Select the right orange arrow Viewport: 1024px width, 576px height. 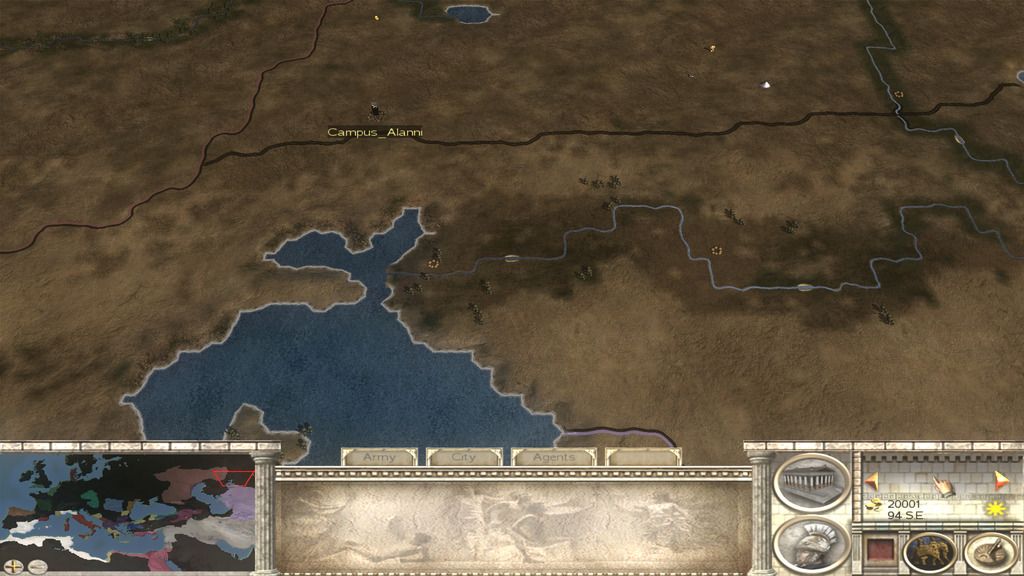click(x=1001, y=481)
